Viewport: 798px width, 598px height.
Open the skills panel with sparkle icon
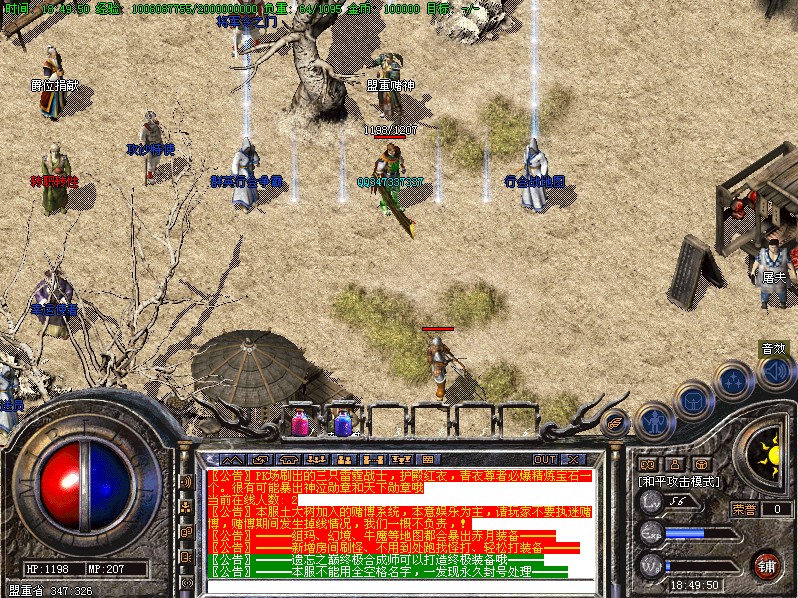735,381
